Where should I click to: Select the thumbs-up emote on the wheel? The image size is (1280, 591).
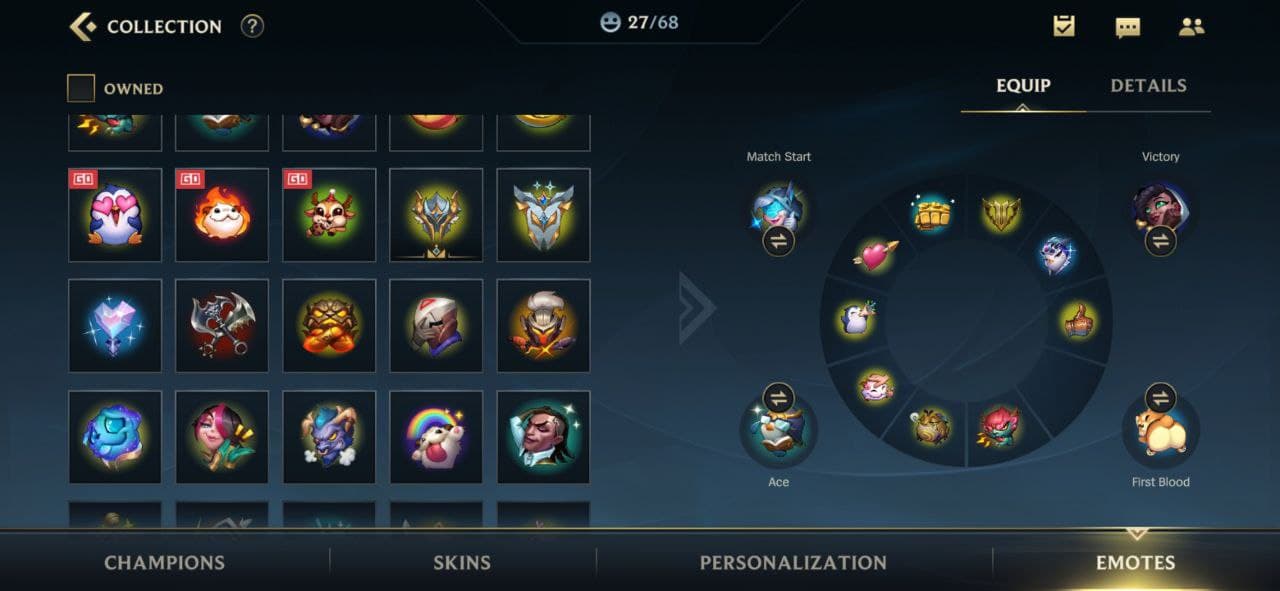[1078, 321]
